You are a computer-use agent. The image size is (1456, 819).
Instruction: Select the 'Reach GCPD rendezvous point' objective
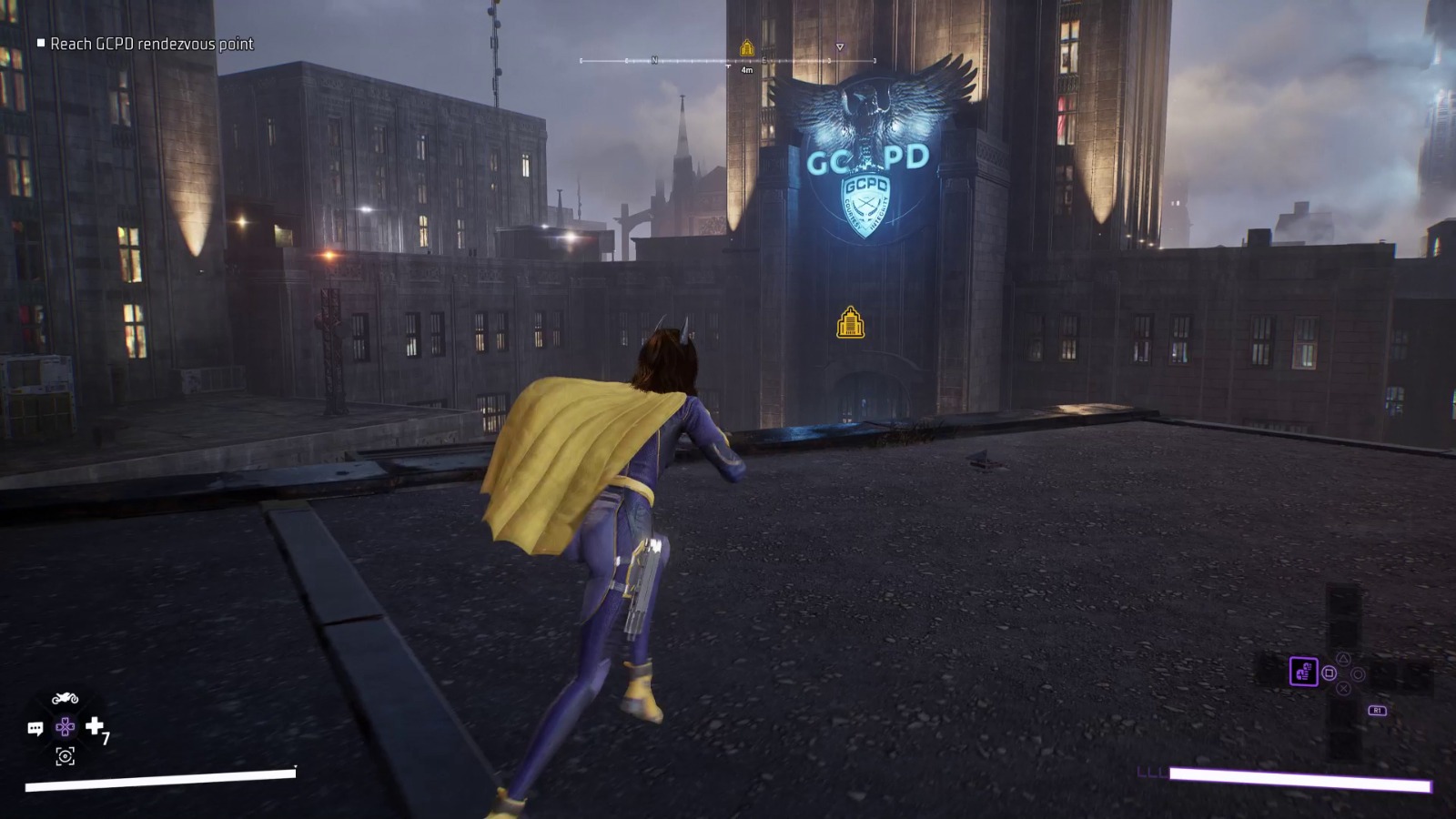click(151, 44)
